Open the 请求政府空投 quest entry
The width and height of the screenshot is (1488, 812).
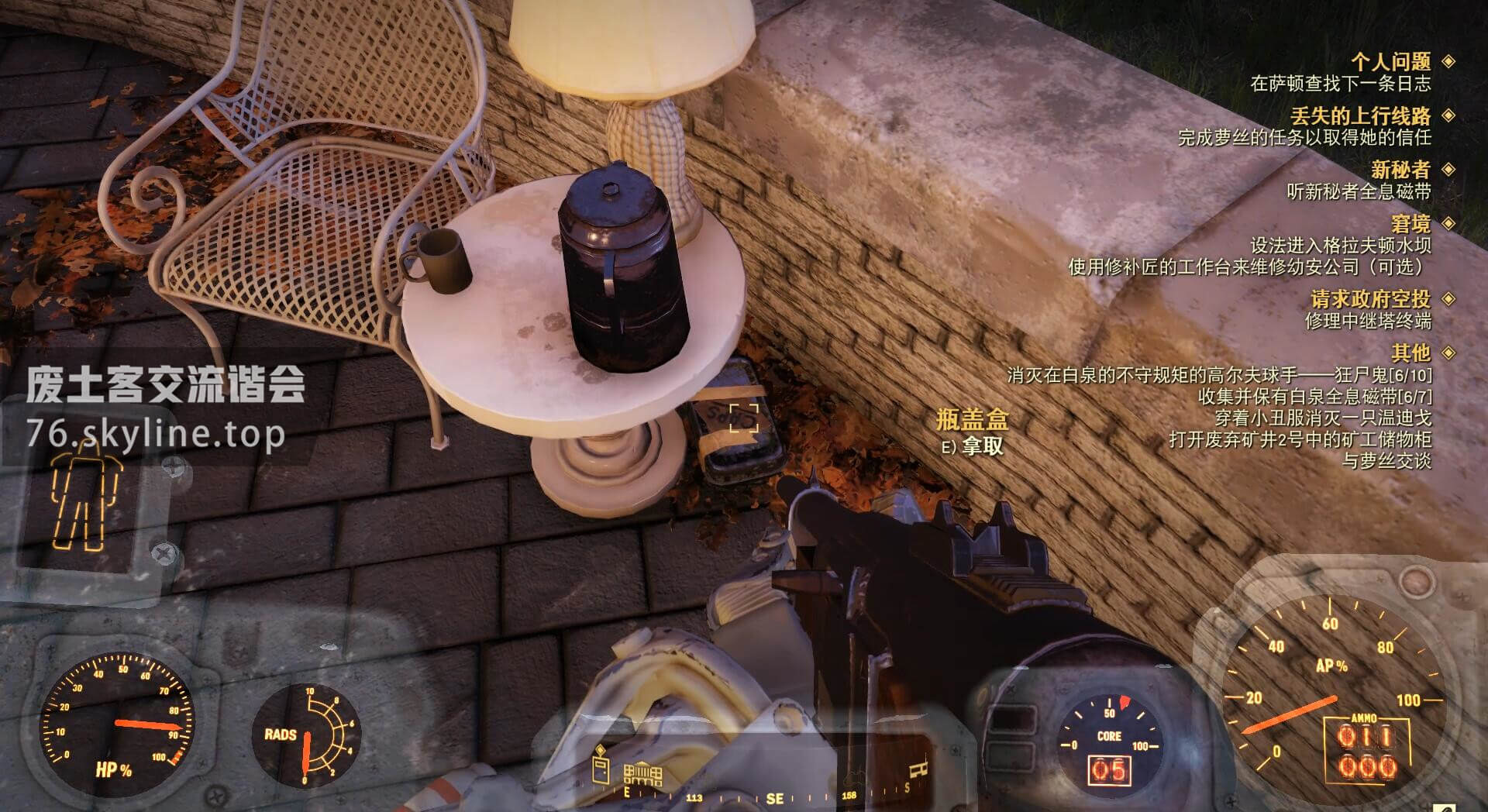(1370, 299)
